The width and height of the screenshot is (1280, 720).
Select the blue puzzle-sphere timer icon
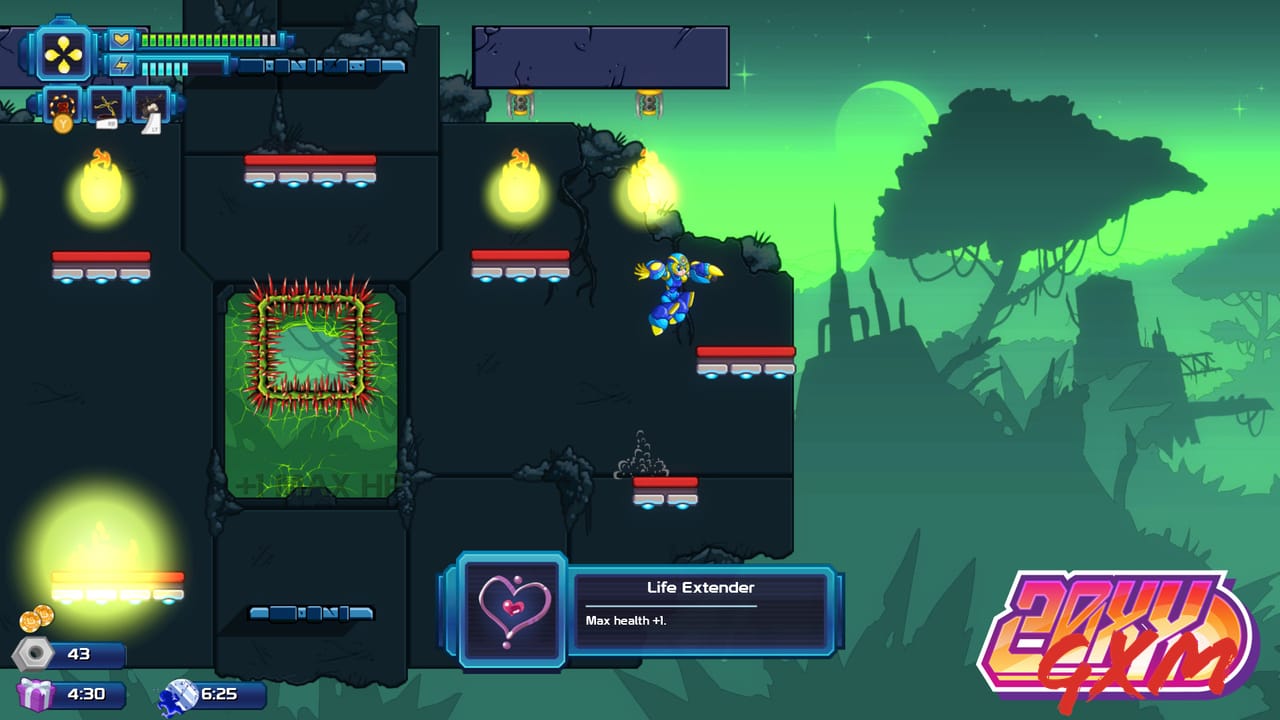(181, 694)
